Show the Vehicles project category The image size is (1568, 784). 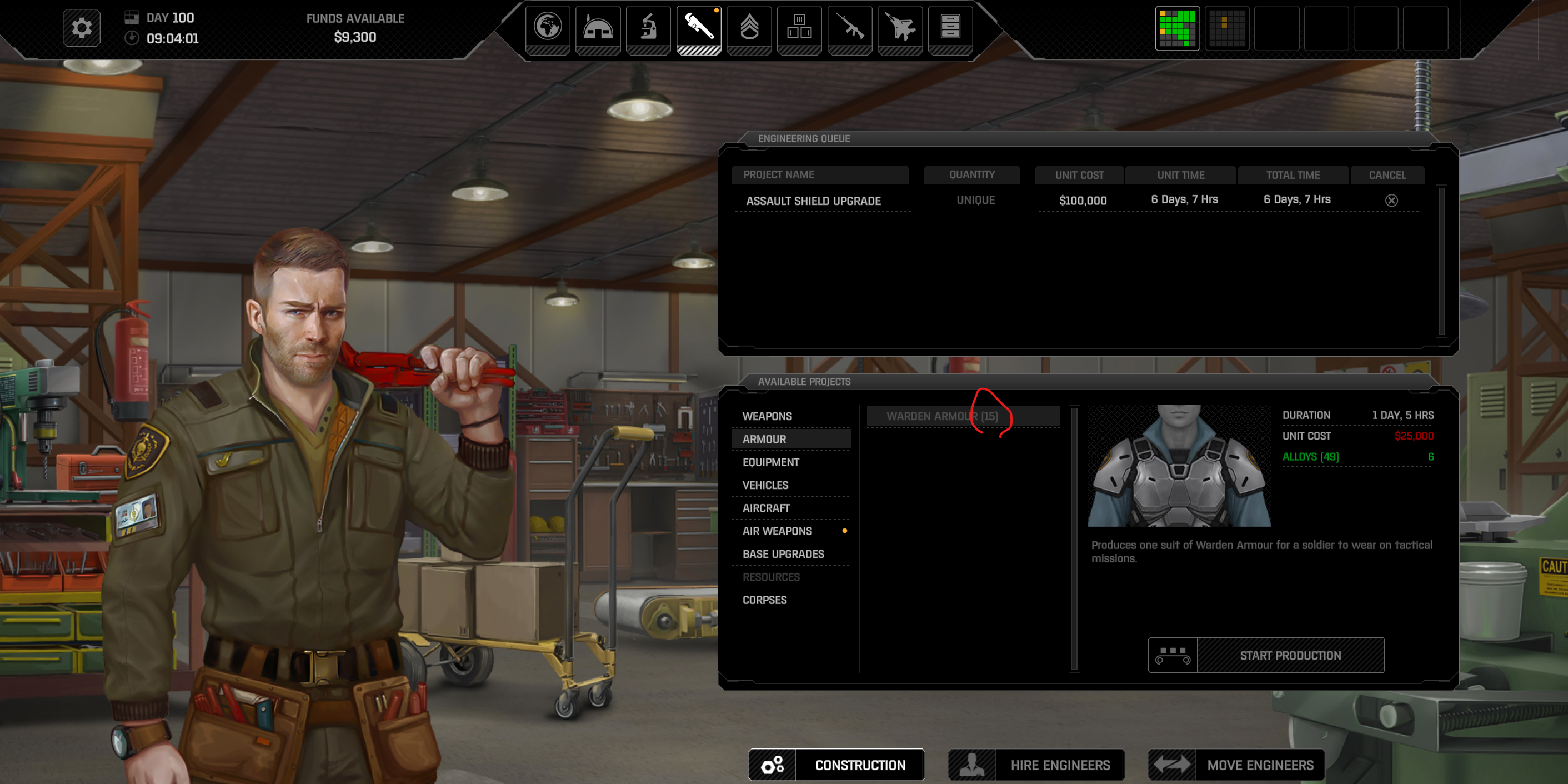(x=765, y=485)
